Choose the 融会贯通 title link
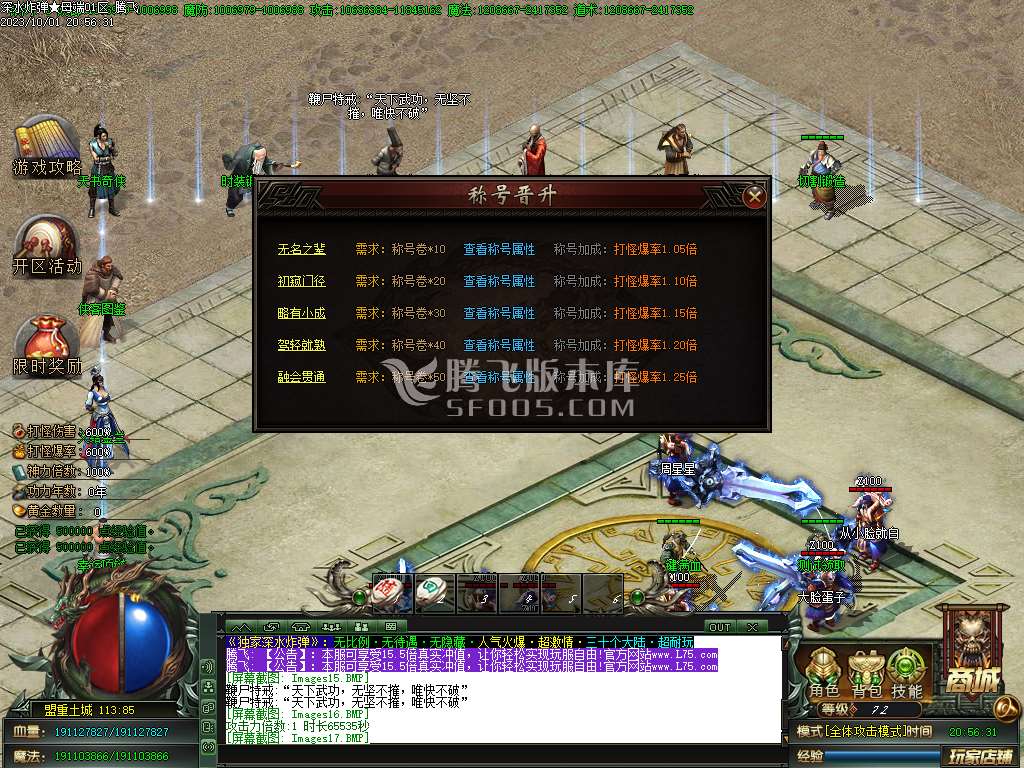This screenshot has height=768, width=1024. pos(302,377)
